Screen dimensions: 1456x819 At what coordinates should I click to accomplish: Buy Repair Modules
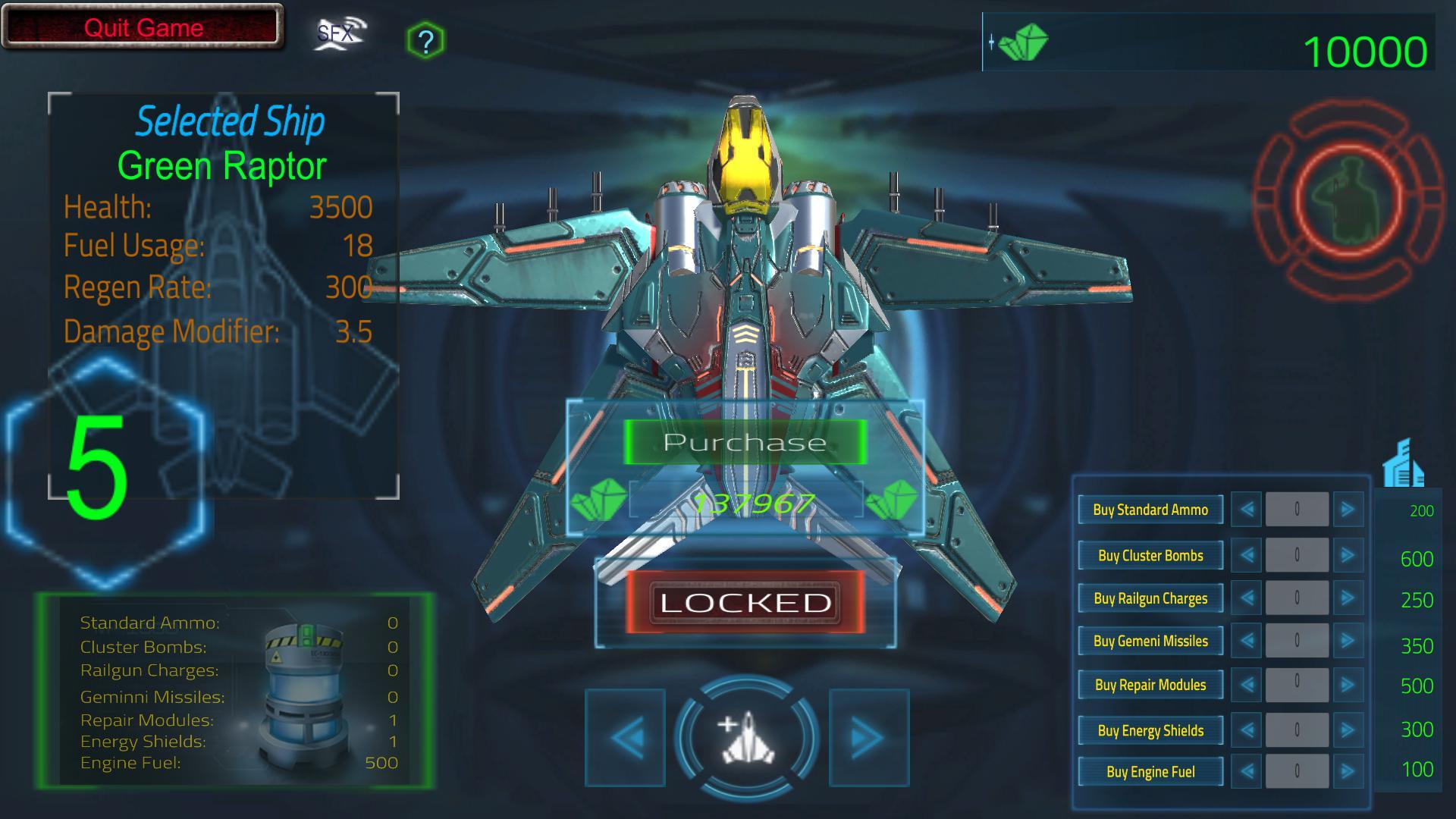(x=1150, y=685)
